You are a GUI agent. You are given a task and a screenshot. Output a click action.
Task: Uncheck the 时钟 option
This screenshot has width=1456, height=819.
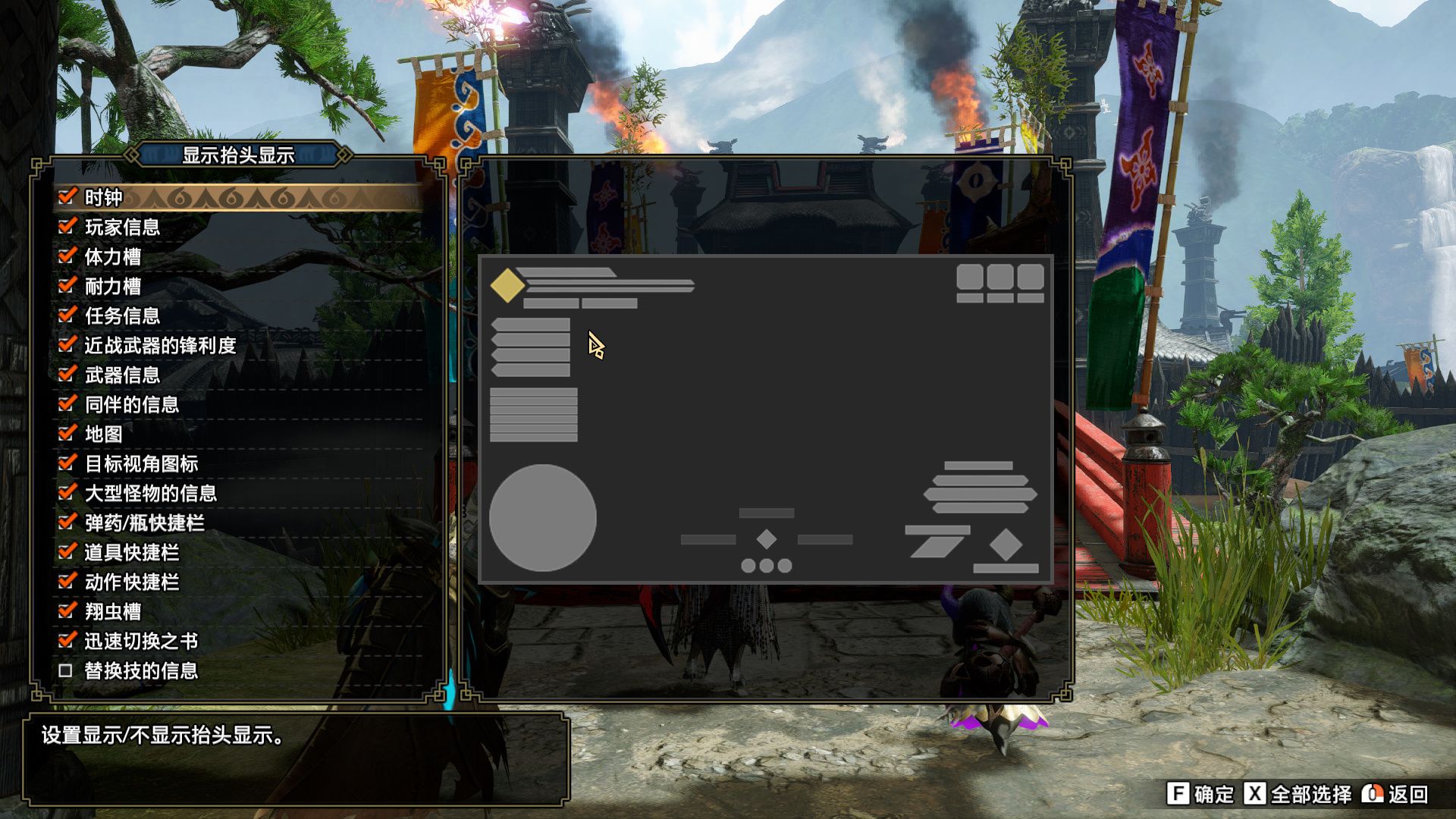click(64, 197)
